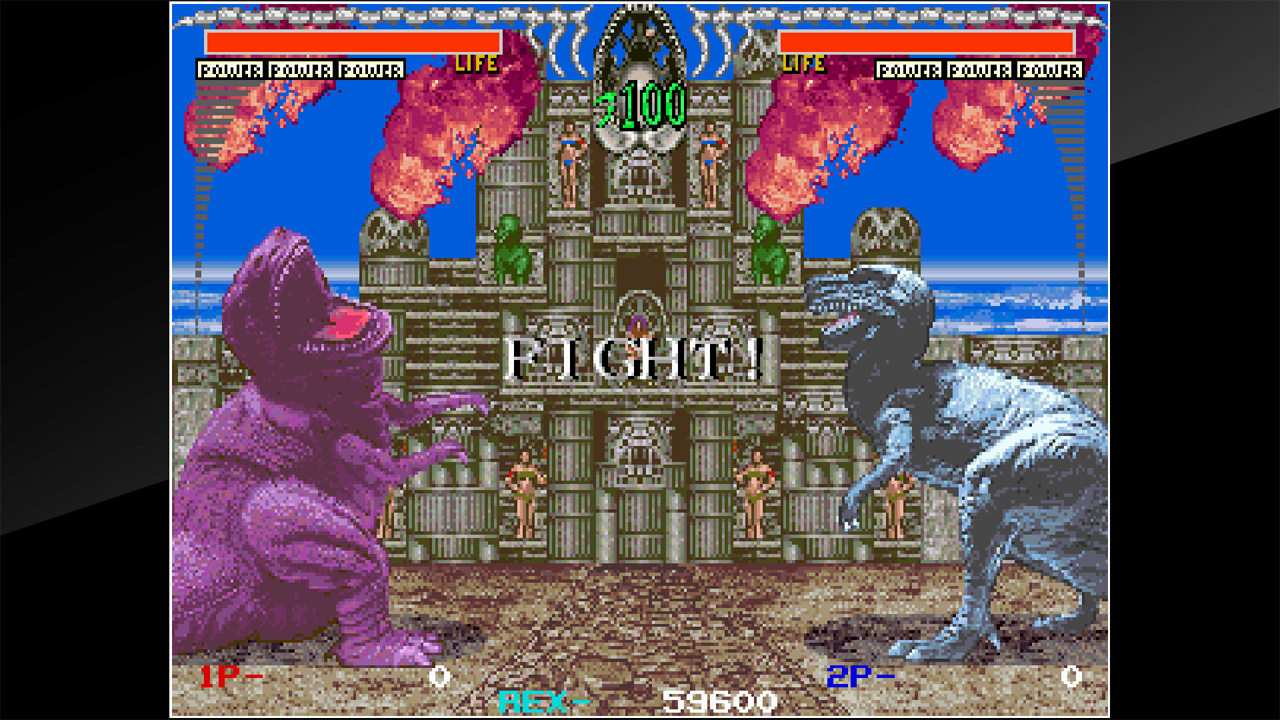
Task: Select the LIFE label for player 1
Action: pyautogui.click(x=479, y=64)
